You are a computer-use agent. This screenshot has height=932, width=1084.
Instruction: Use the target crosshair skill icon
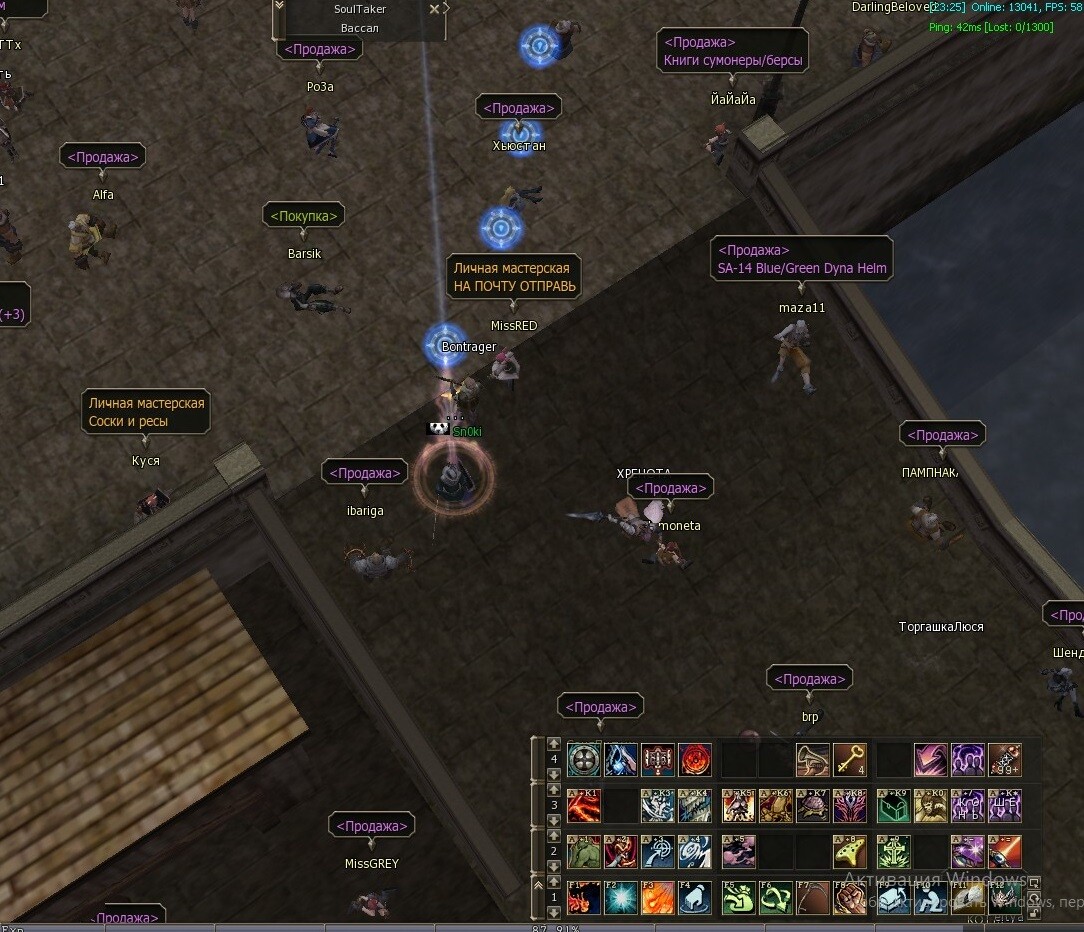[x=657, y=852]
